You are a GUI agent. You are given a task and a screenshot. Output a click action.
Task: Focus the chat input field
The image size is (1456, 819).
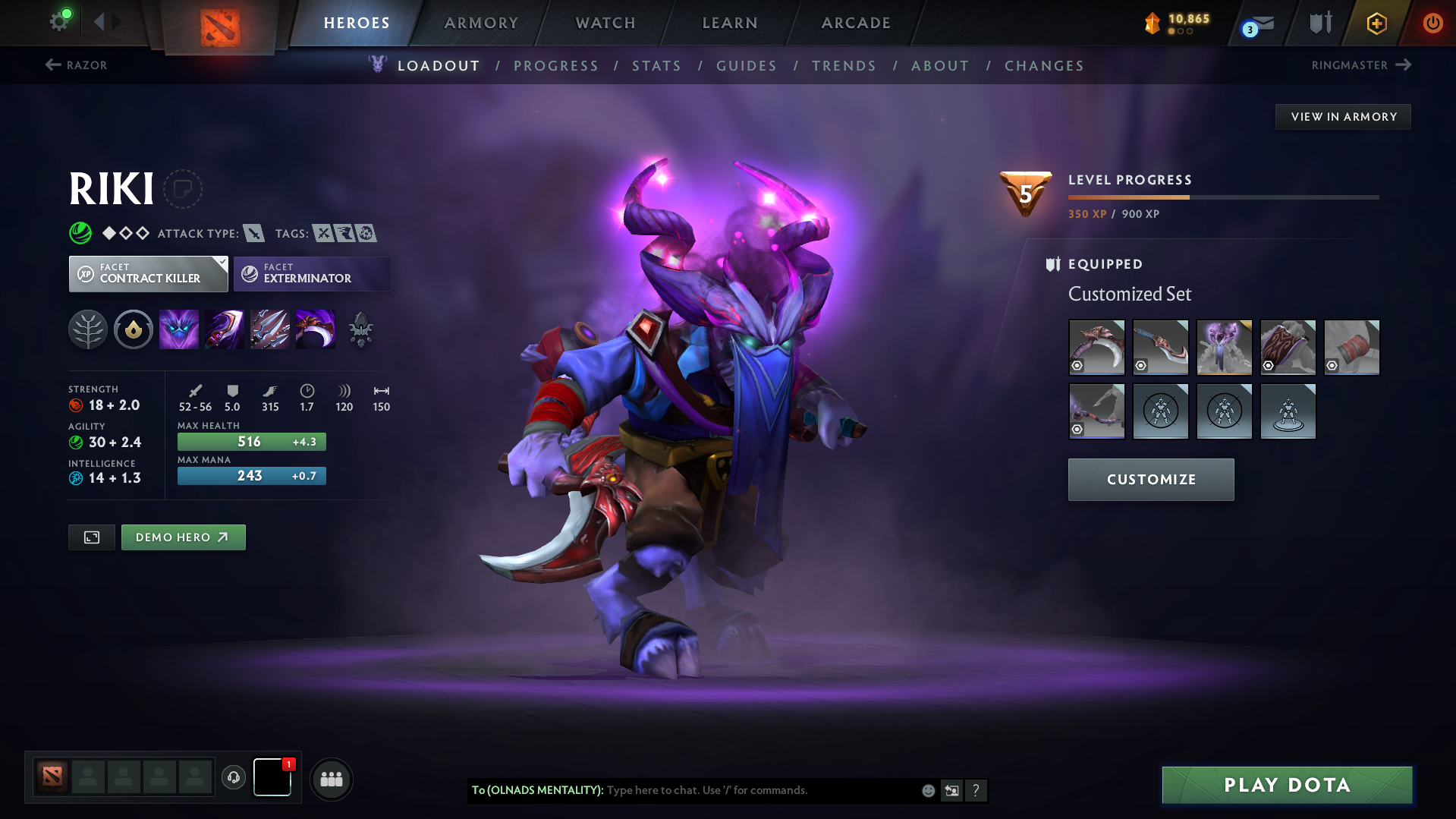coord(759,790)
